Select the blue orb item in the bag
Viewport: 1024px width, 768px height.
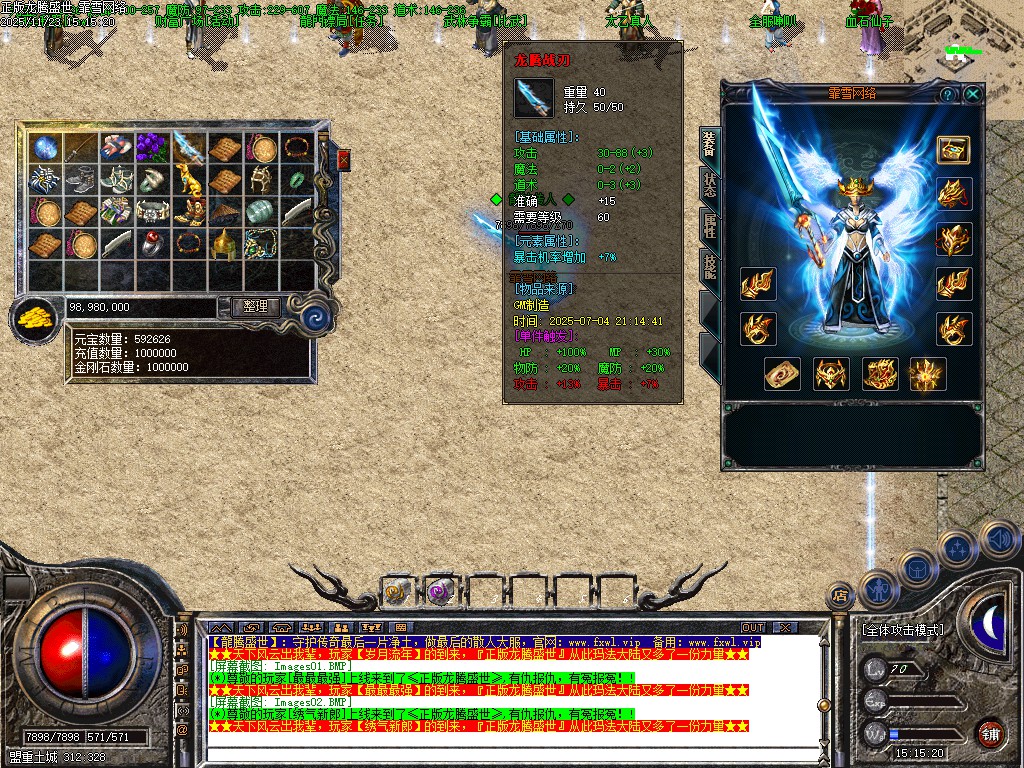point(45,148)
